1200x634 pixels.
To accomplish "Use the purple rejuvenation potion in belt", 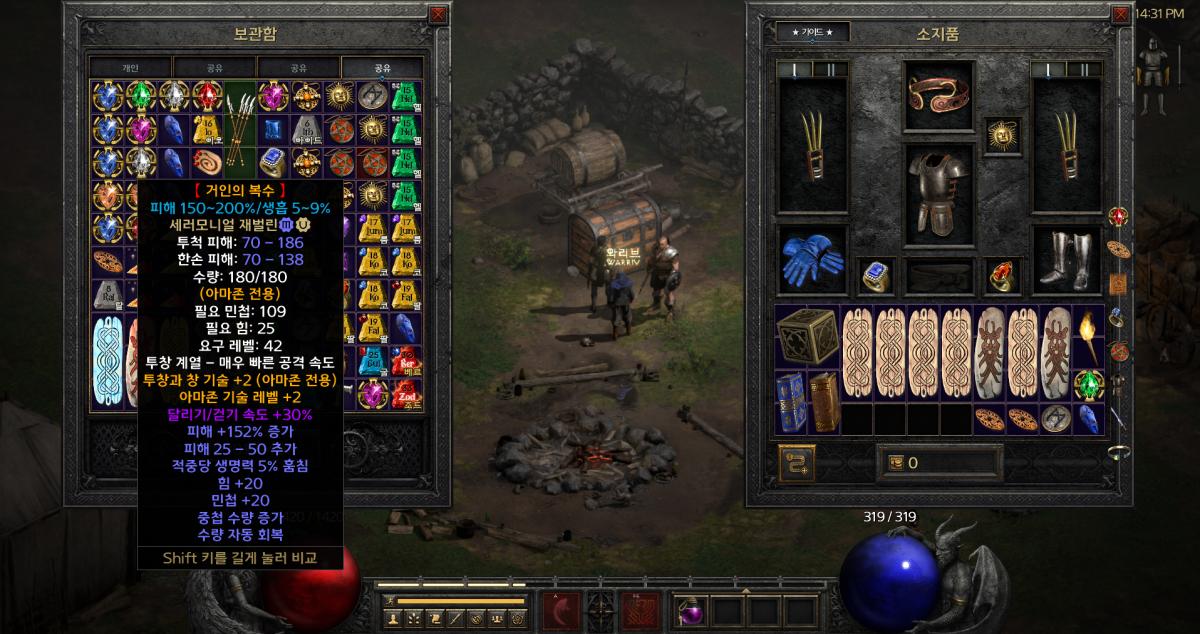I will pyautogui.click(x=692, y=609).
